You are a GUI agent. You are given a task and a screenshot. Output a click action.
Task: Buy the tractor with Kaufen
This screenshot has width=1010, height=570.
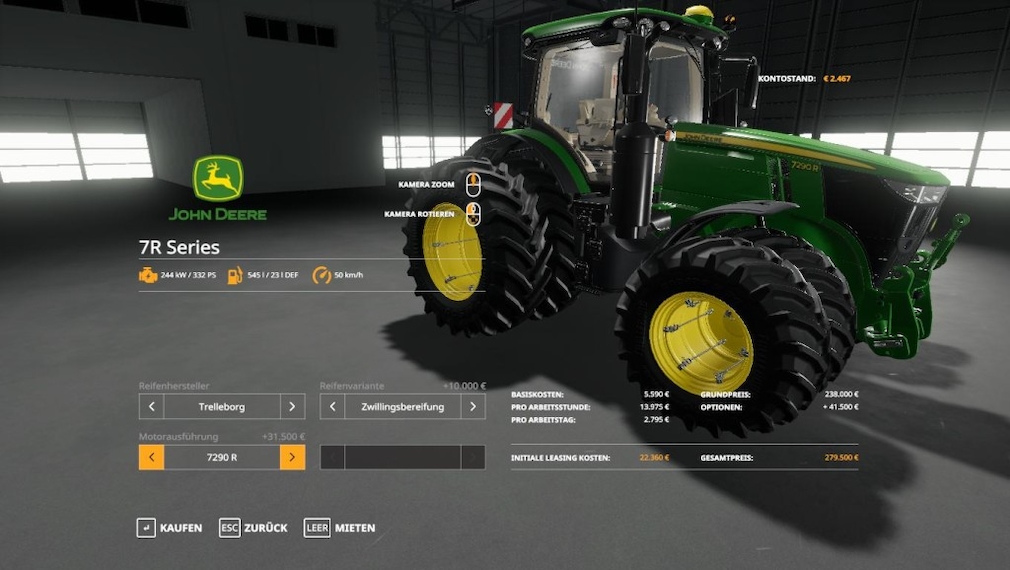pyautogui.click(x=169, y=528)
